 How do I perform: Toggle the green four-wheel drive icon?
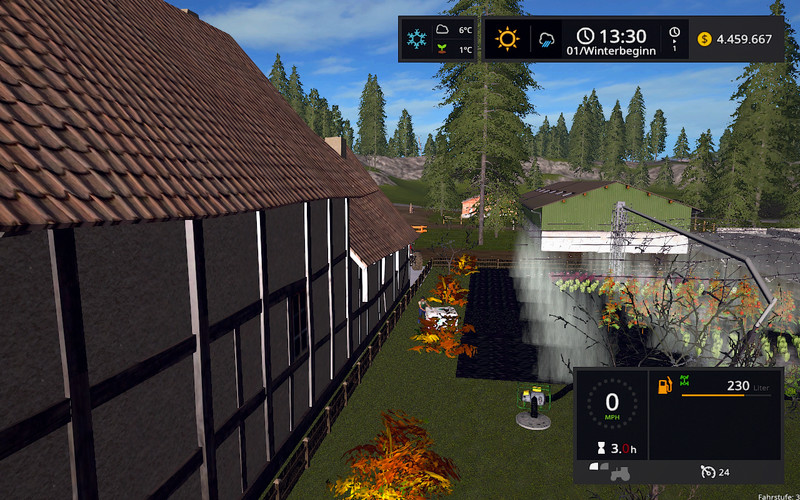[685, 380]
